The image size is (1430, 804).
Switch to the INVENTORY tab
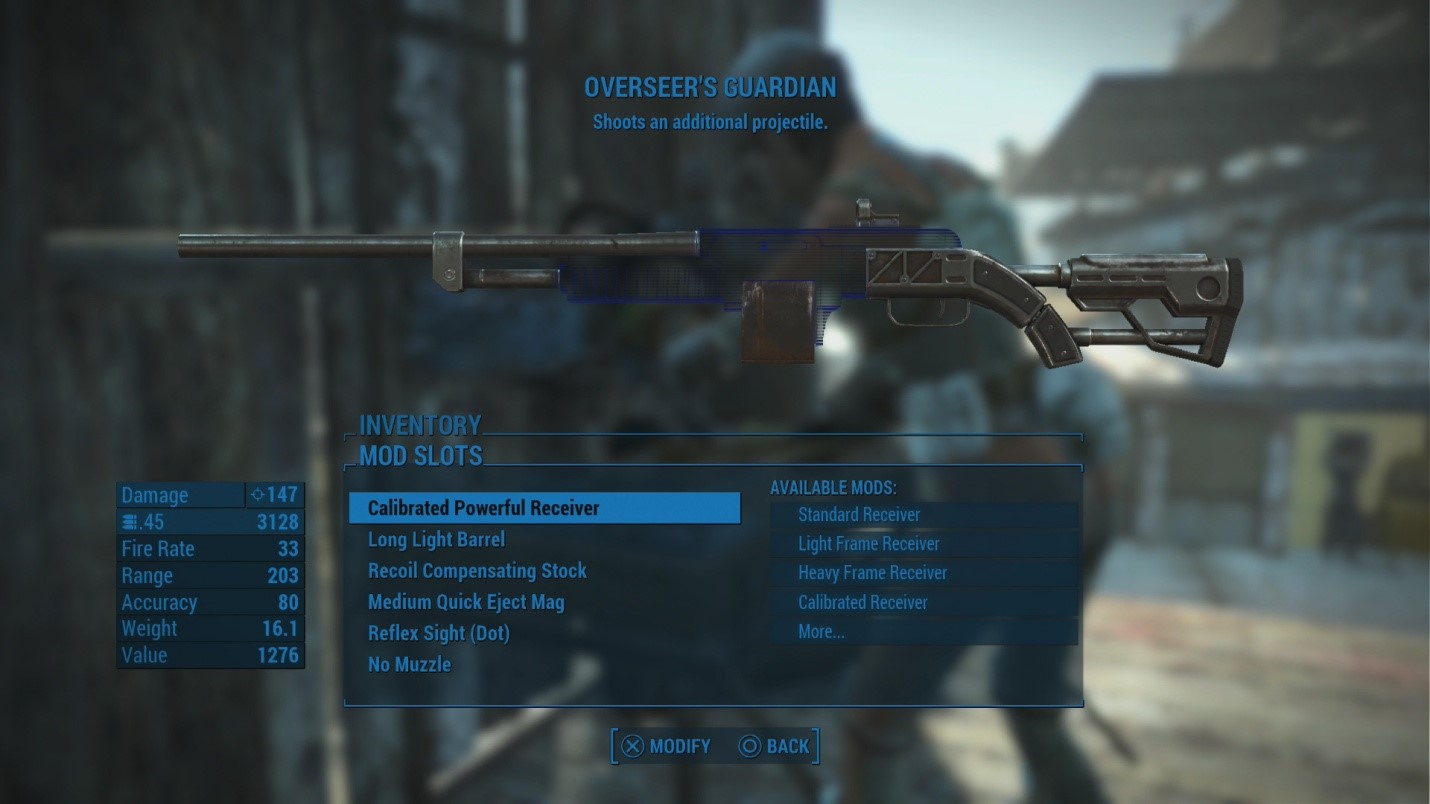(x=421, y=425)
